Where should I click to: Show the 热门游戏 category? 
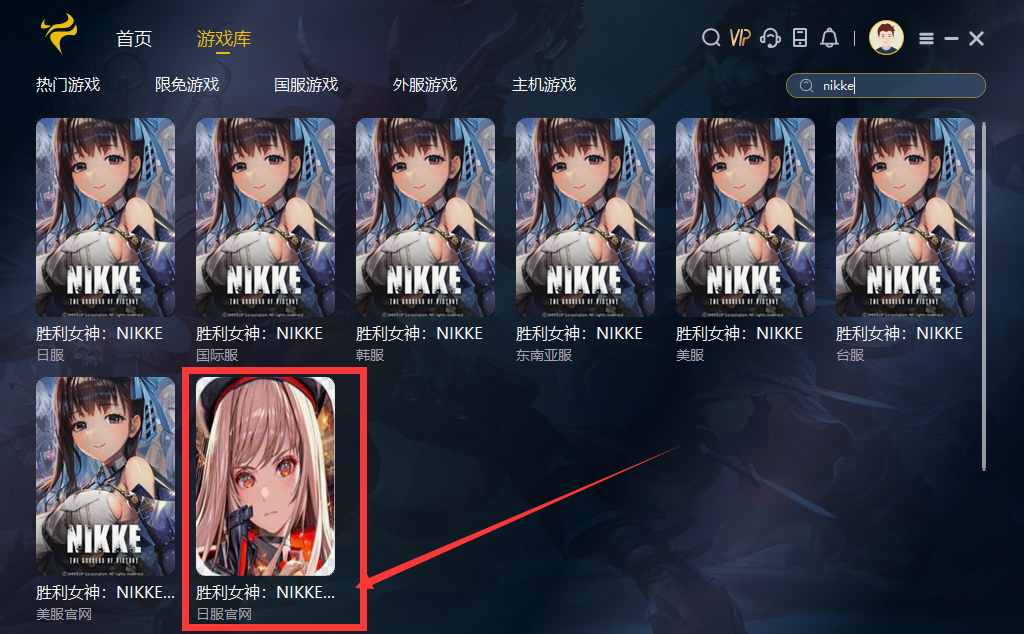tap(68, 85)
